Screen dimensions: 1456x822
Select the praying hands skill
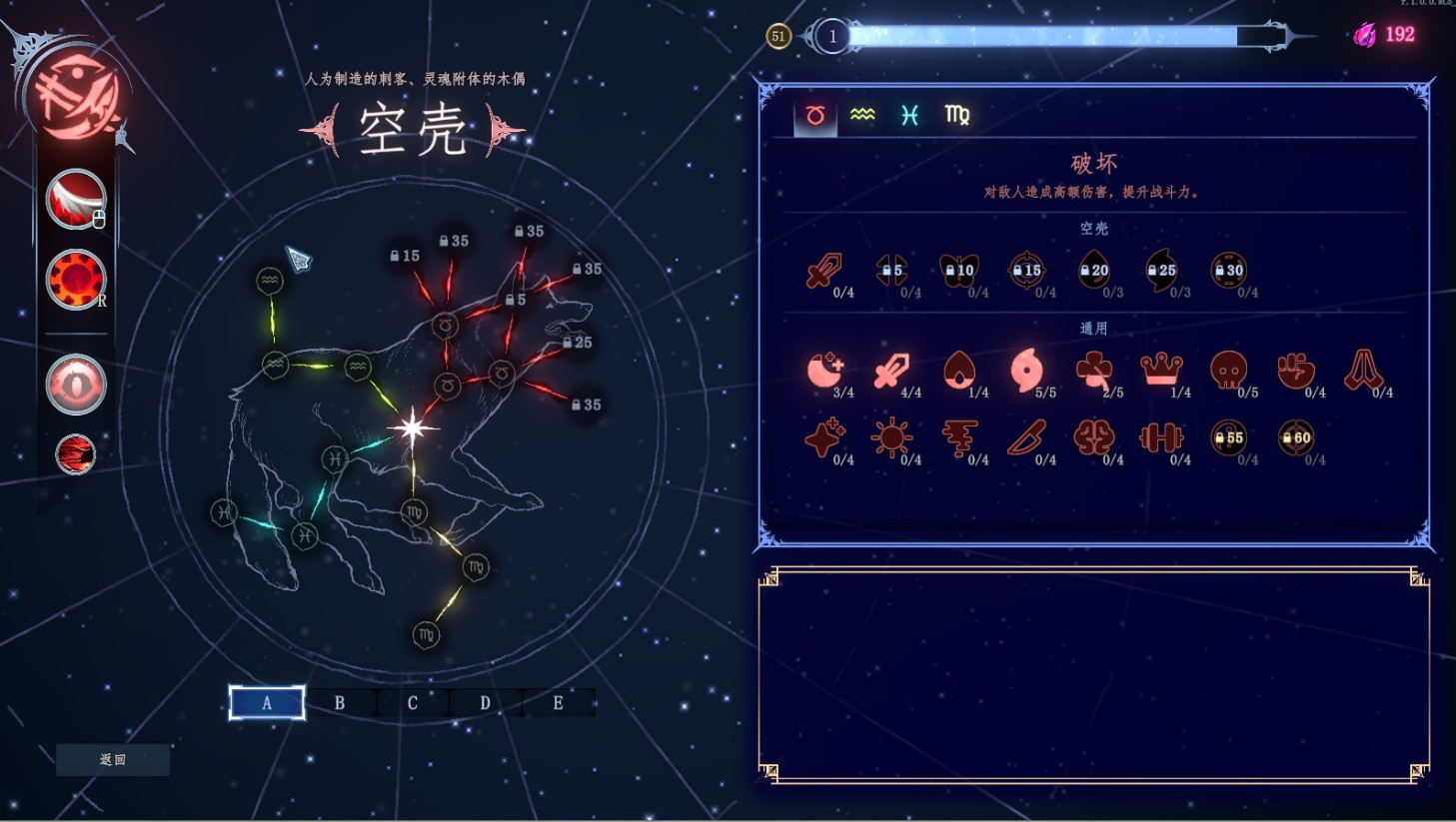click(1363, 371)
